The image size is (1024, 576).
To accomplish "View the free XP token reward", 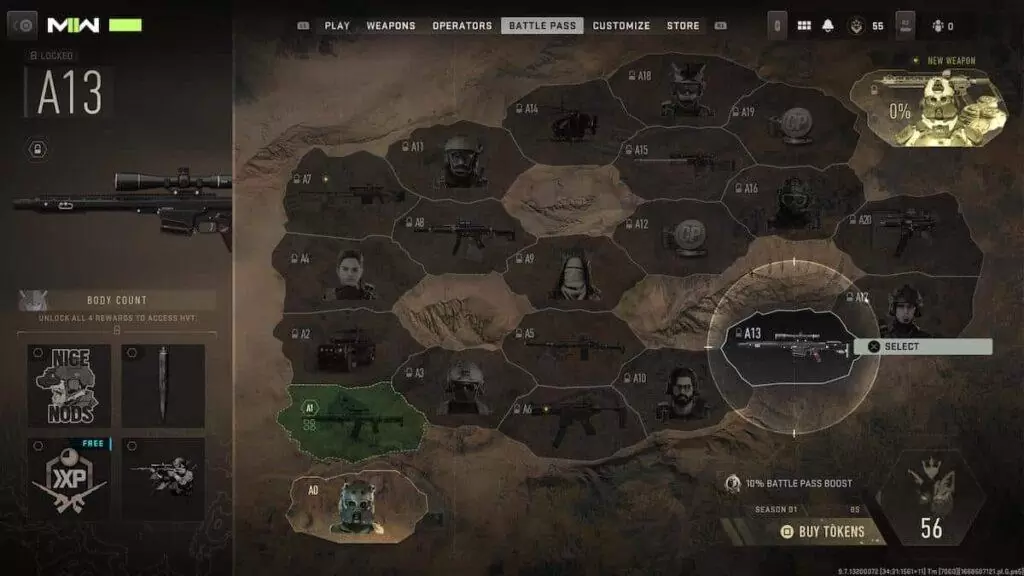I will coord(69,478).
